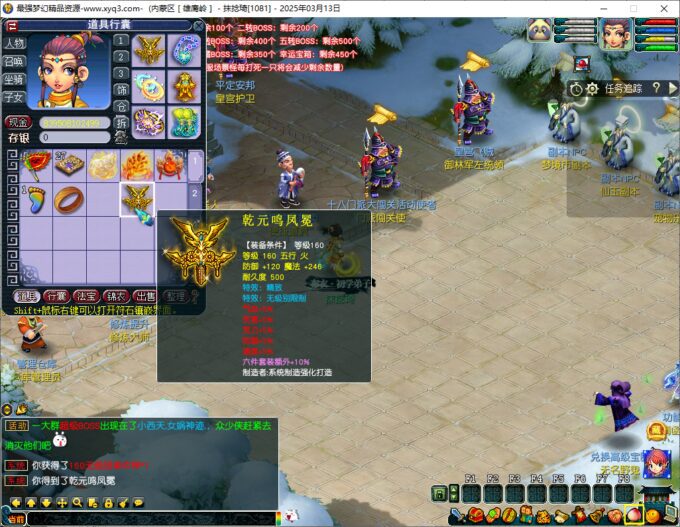This screenshot has width=680, height=527.
Task: Select the 乾元鸣凤冕 golden helmet in the bag
Action: coord(137,199)
